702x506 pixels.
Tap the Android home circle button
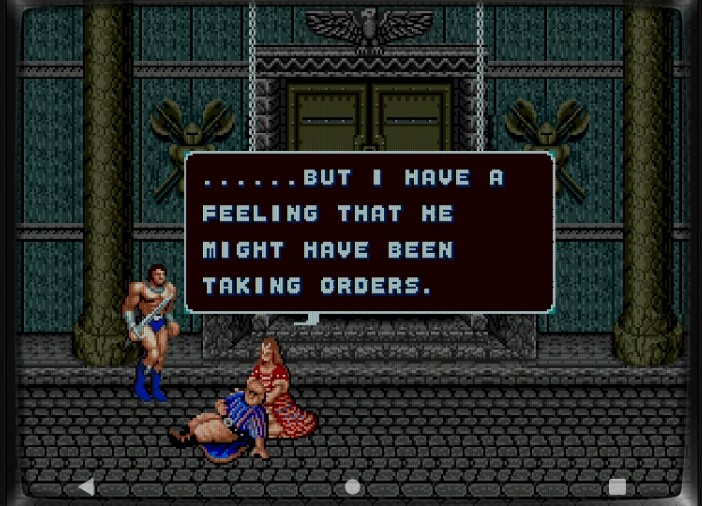pyautogui.click(x=352, y=487)
